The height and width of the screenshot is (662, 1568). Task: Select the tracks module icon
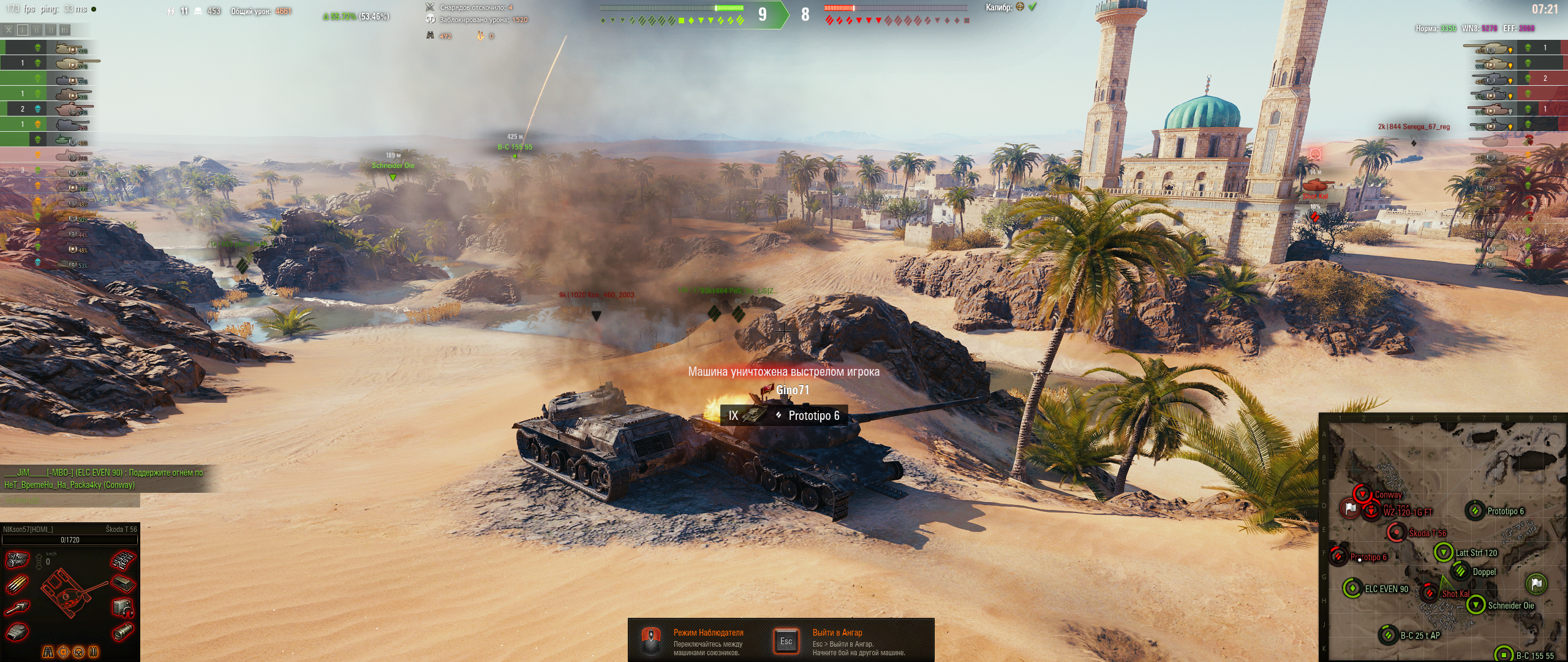[x=123, y=560]
